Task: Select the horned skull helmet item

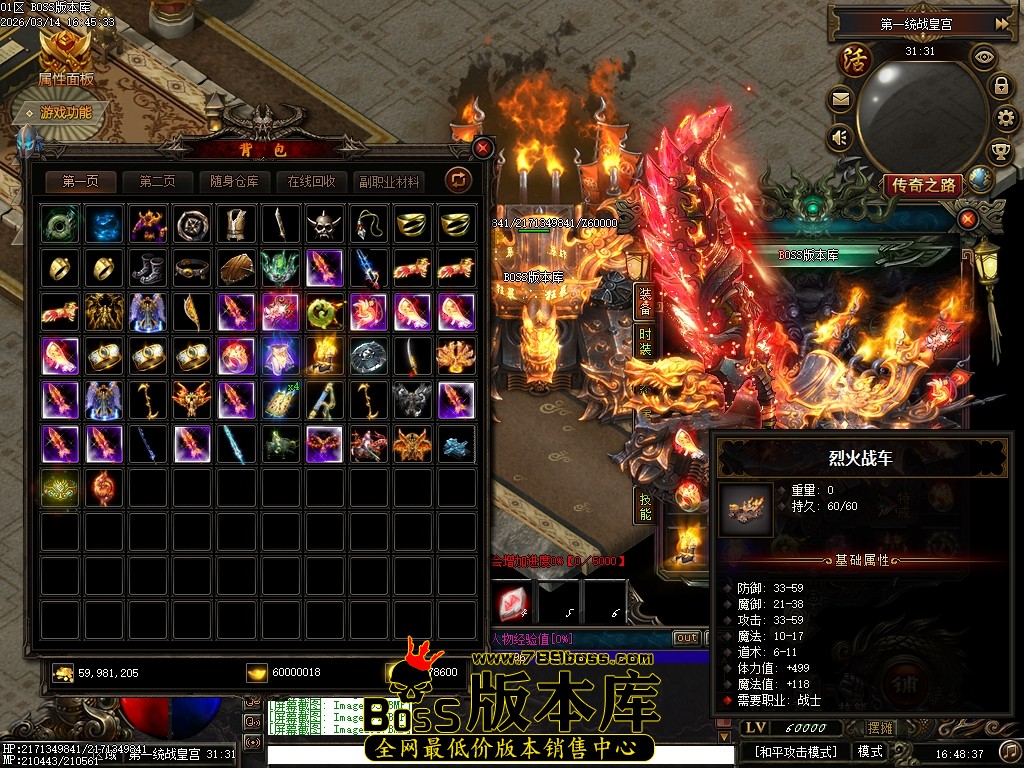Action: click(x=324, y=224)
